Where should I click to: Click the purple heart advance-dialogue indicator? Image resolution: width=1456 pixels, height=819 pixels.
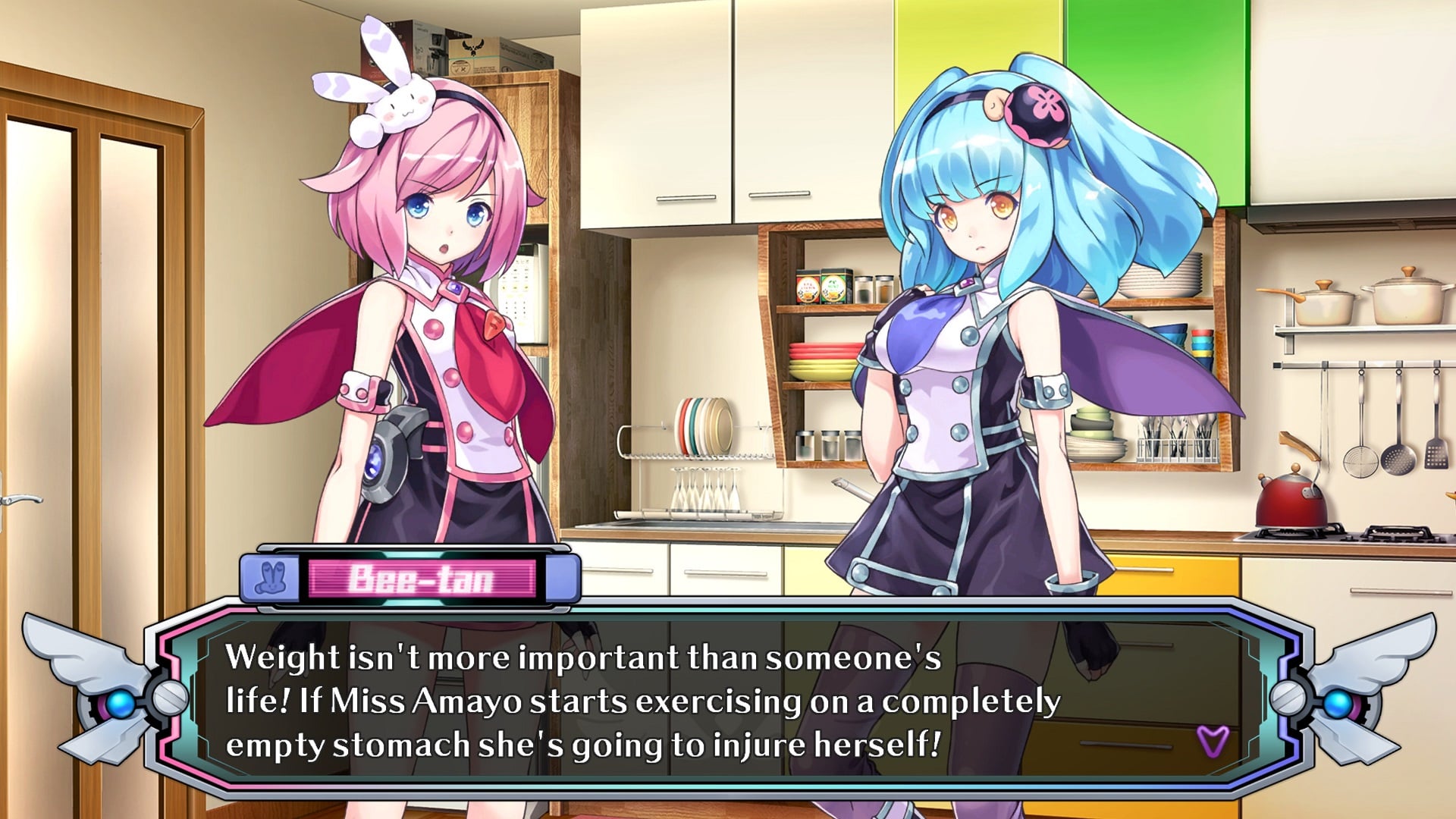click(1212, 739)
